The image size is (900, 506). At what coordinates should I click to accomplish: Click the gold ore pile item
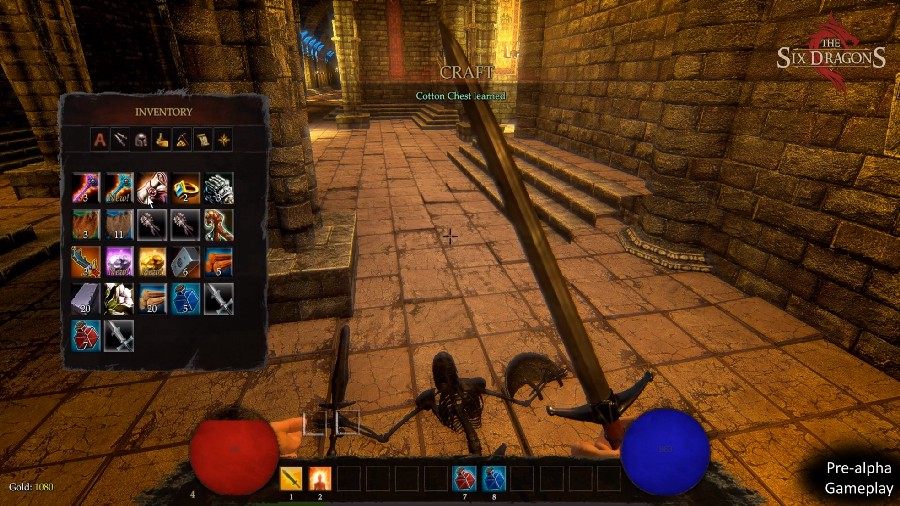click(153, 261)
